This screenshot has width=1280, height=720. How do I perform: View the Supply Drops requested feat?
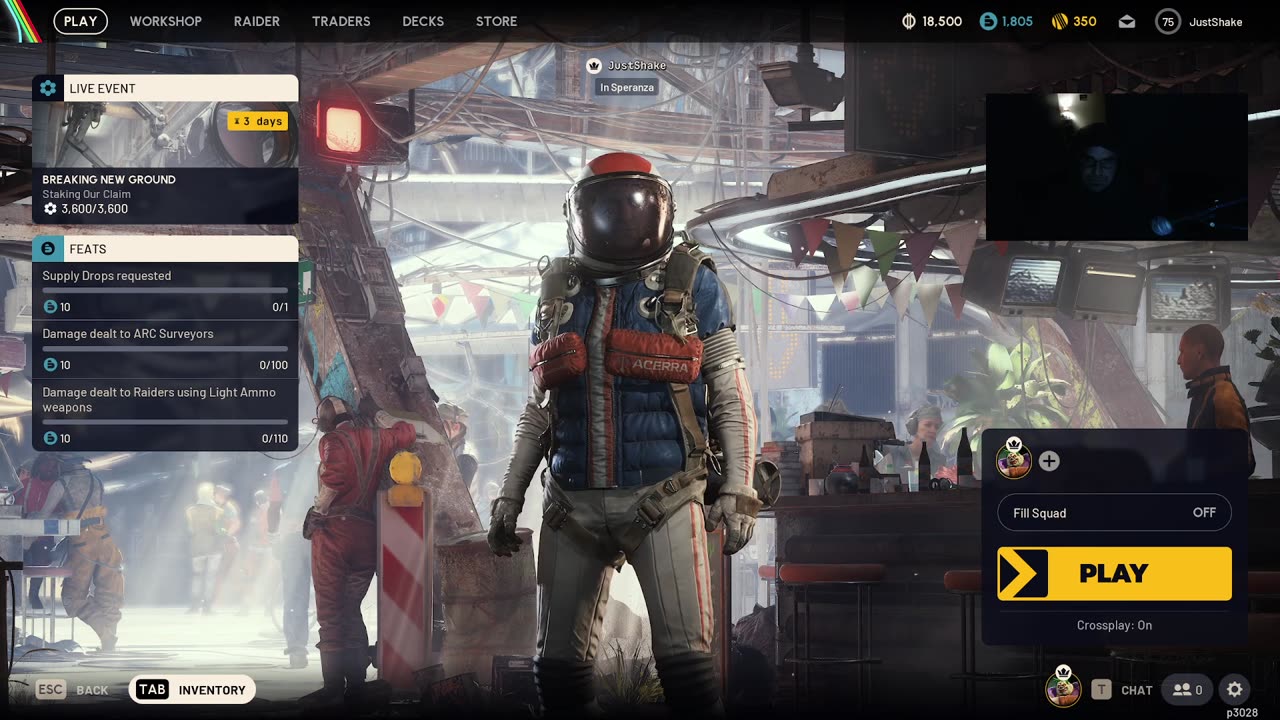click(x=165, y=290)
